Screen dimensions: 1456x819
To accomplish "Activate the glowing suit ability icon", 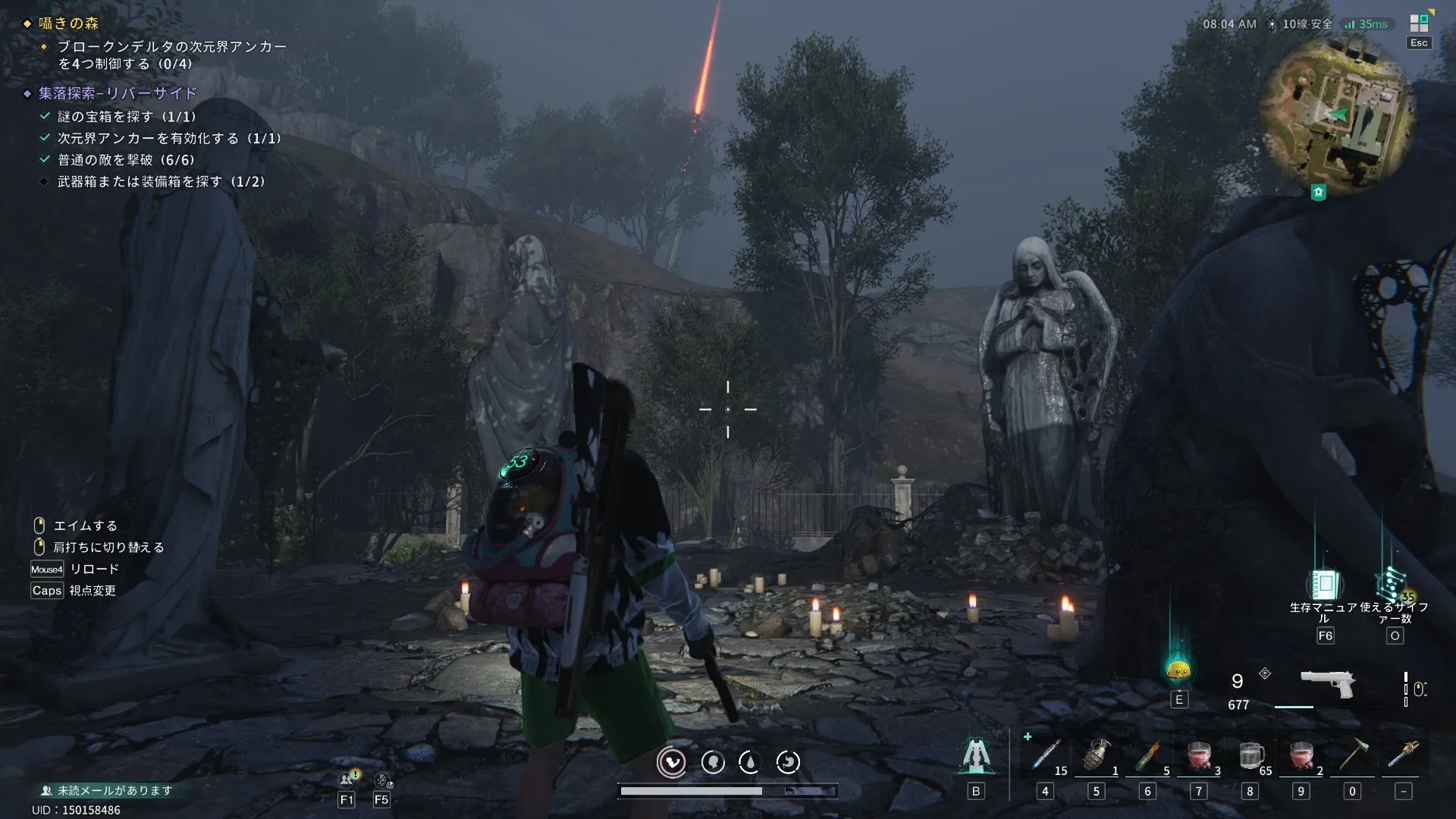I will pyautogui.click(x=976, y=755).
